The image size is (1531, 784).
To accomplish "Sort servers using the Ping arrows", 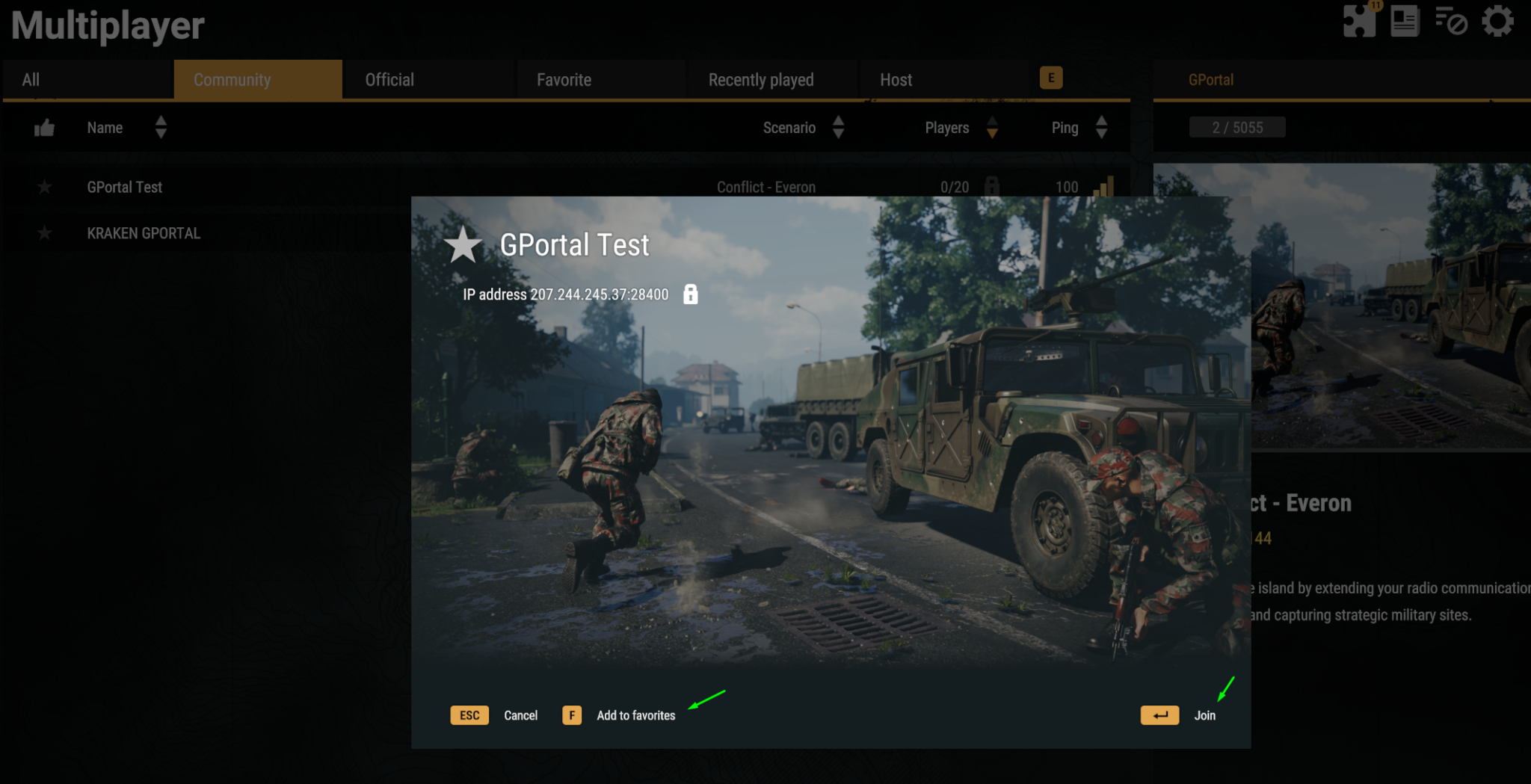I will (x=1101, y=128).
